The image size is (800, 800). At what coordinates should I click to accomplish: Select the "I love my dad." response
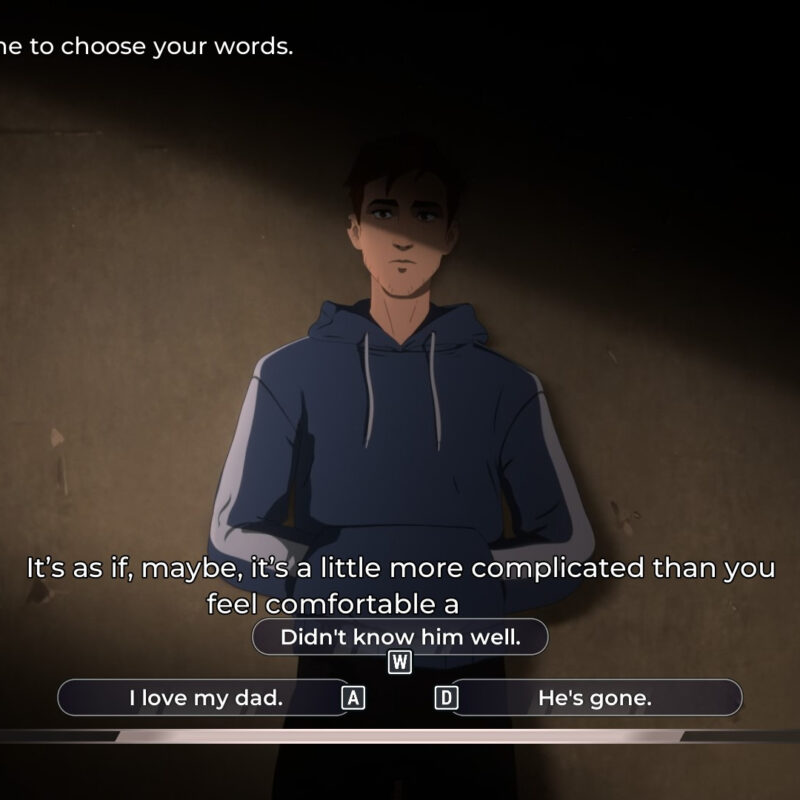(x=205, y=698)
